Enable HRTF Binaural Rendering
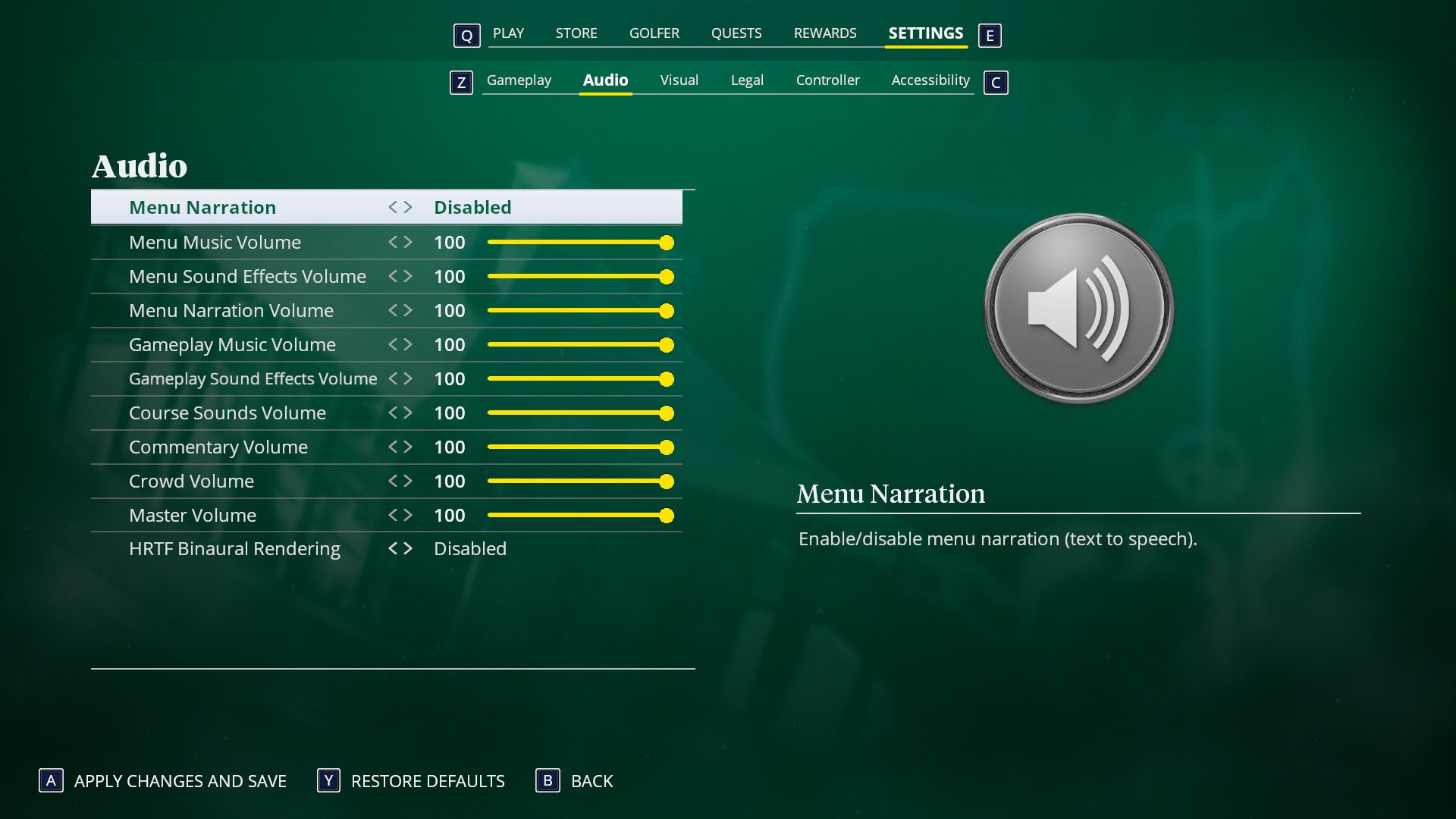Image resolution: width=1456 pixels, height=819 pixels. pyautogui.click(x=409, y=548)
